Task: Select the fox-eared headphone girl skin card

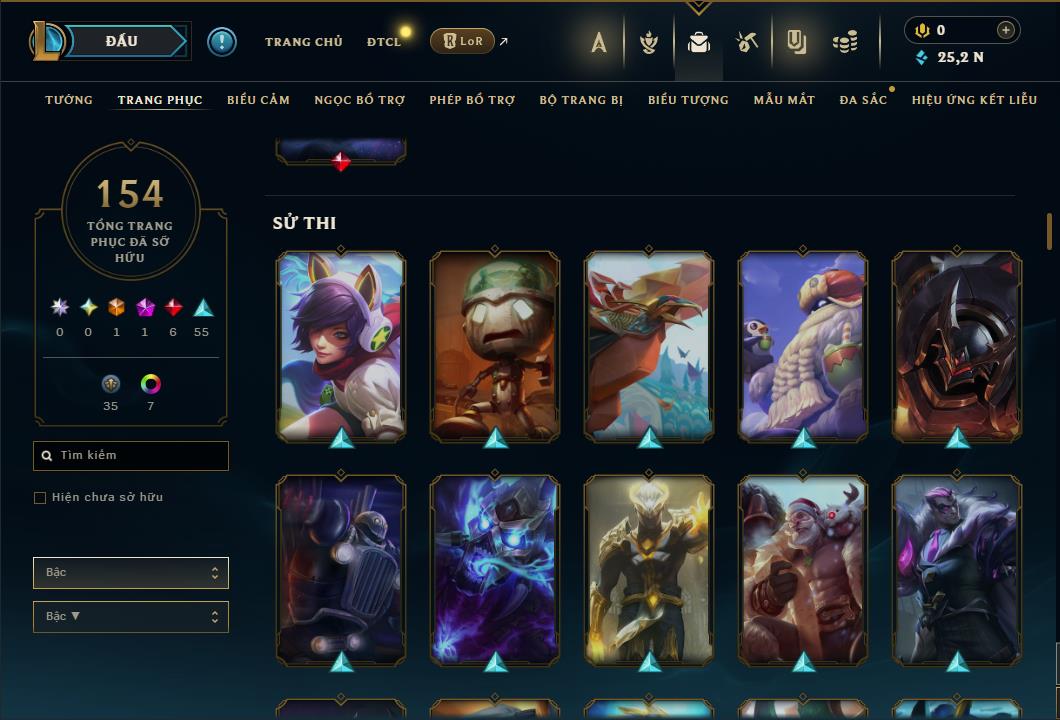Action: (341, 345)
